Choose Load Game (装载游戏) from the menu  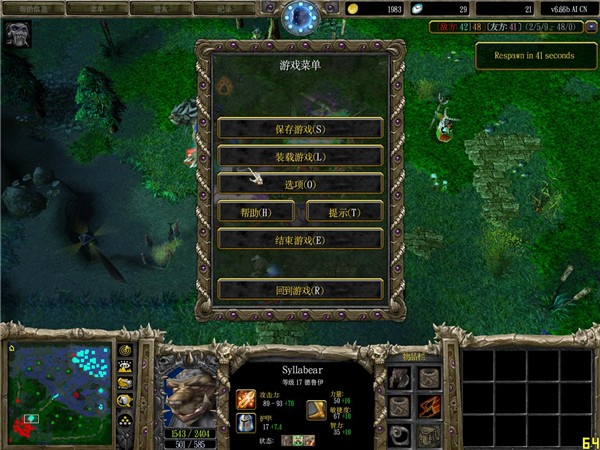pos(300,157)
